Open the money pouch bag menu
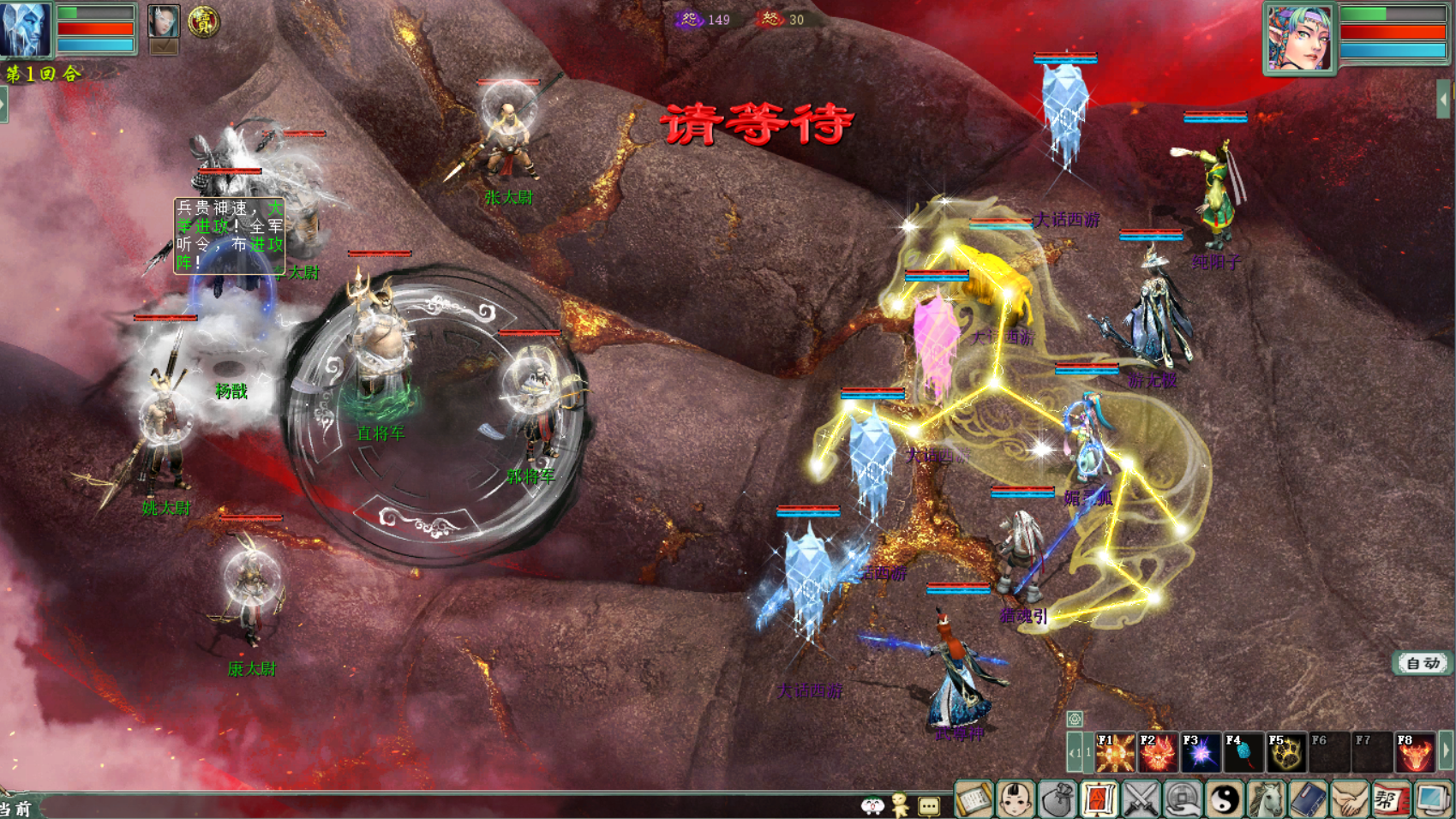Image resolution: width=1456 pixels, height=819 pixels. (x=1058, y=800)
